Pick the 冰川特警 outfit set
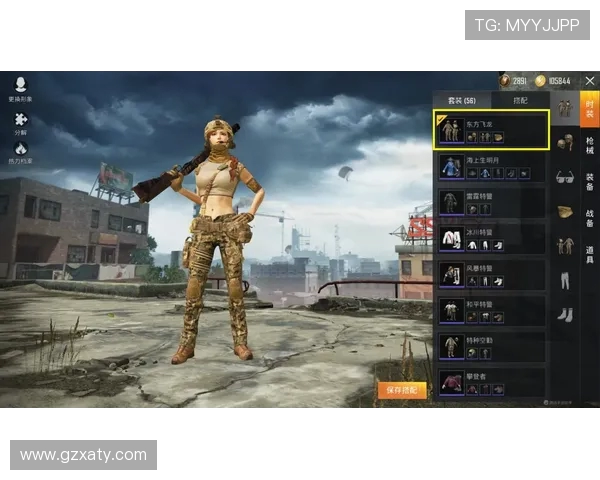 coord(493,238)
